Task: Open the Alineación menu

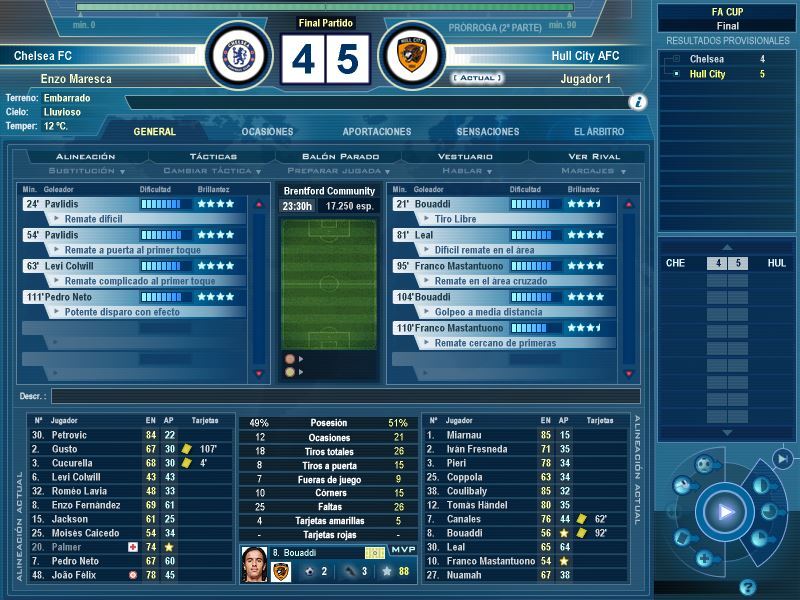Action: pyautogui.click(x=86, y=157)
